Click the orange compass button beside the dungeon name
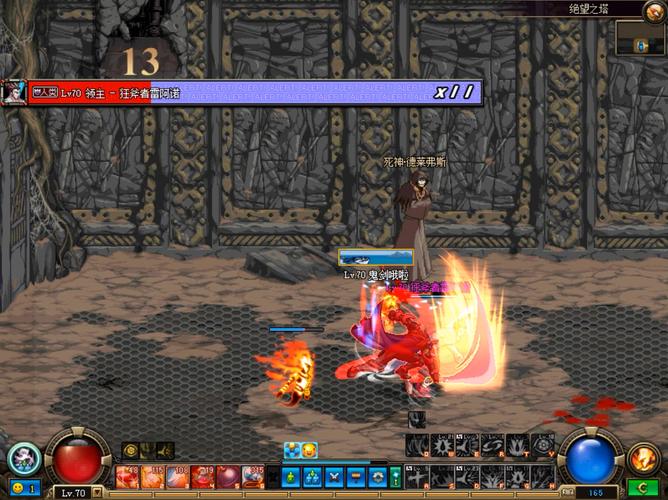Image resolution: width=668 pixels, height=500 pixels. (653, 10)
